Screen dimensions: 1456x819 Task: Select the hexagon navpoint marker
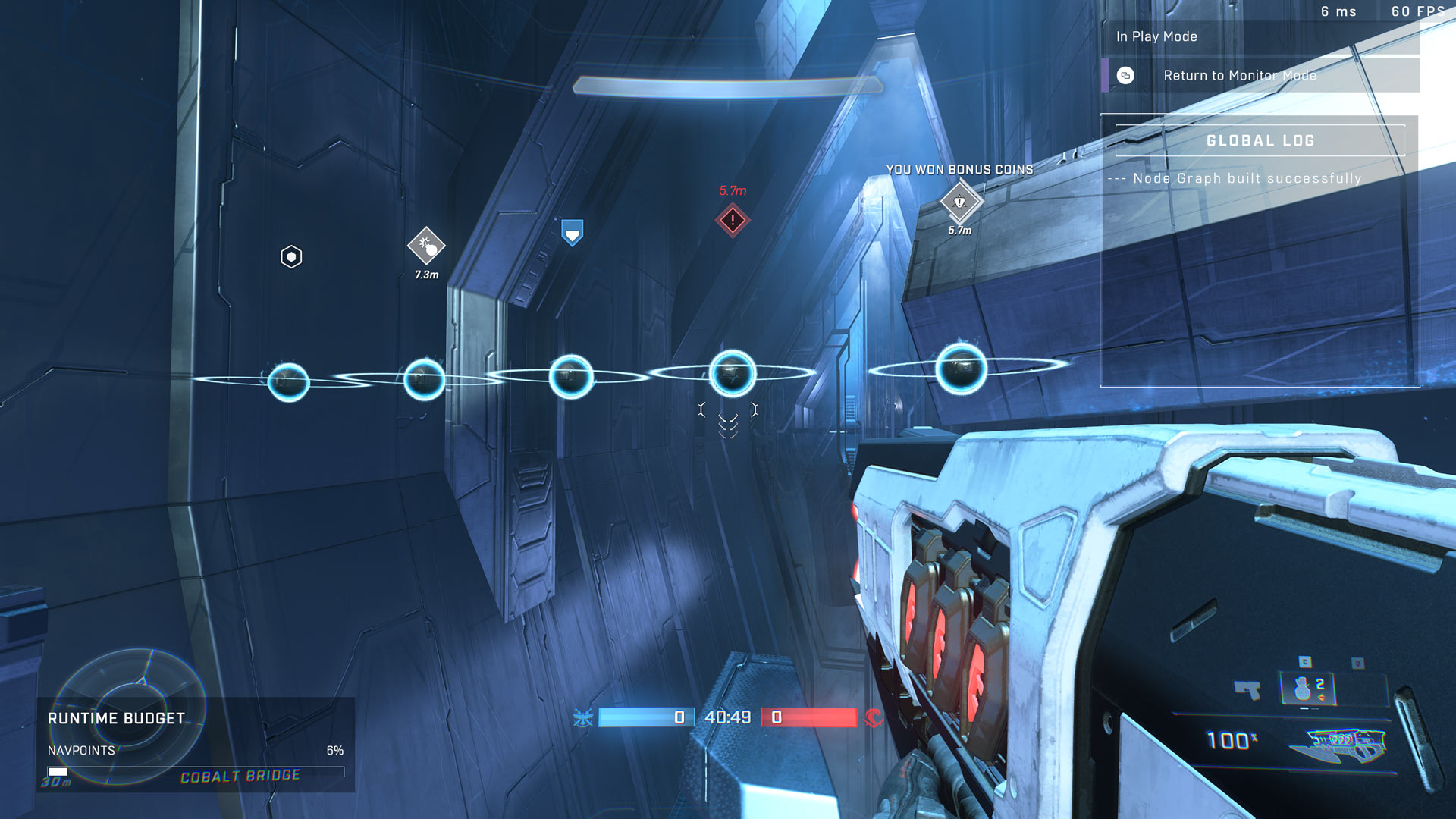coord(290,256)
